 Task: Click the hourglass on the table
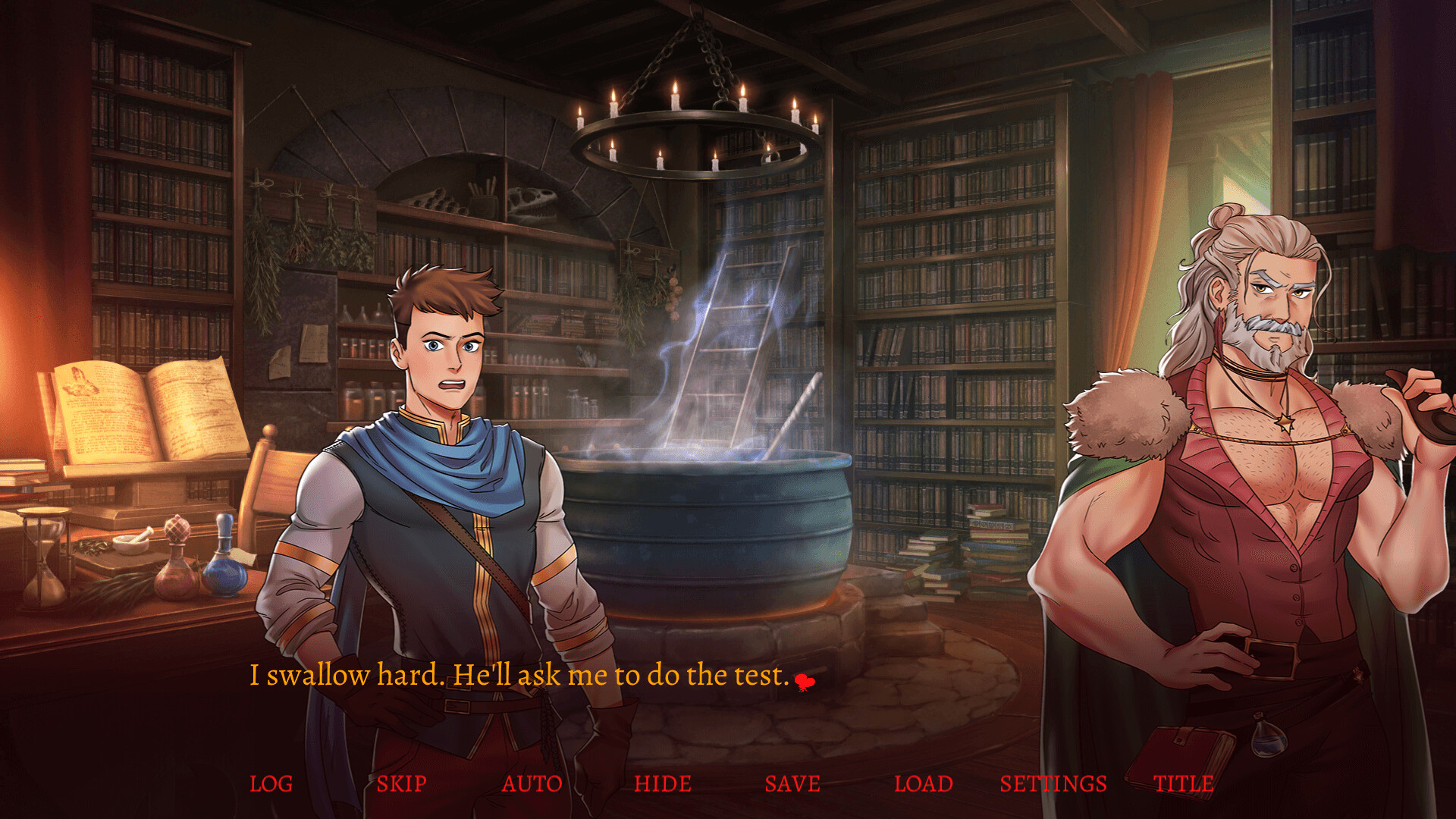(x=45, y=561)
